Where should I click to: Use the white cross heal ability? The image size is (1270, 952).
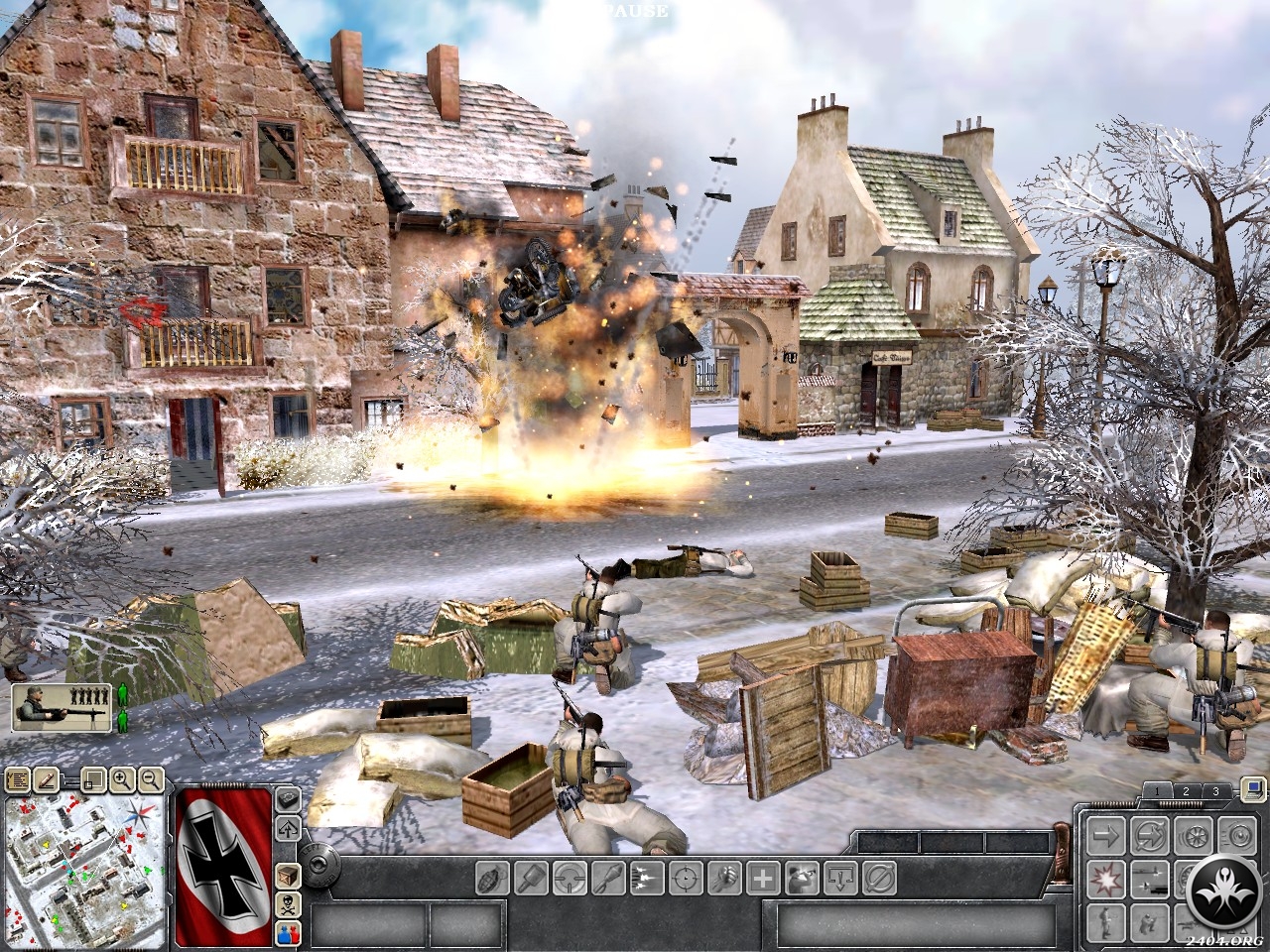coord(762,878)
